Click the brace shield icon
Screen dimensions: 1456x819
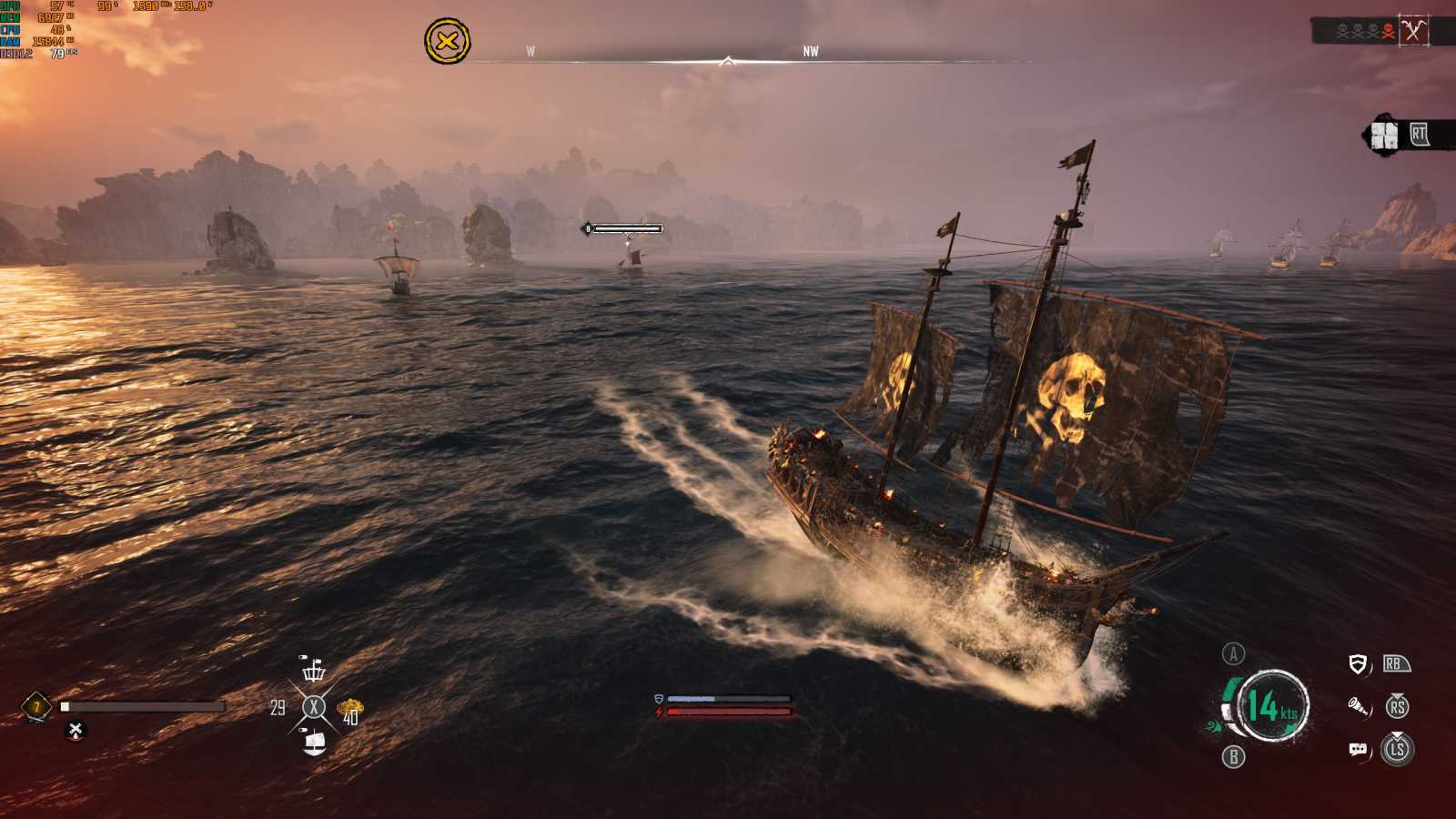click(1358, 664)
